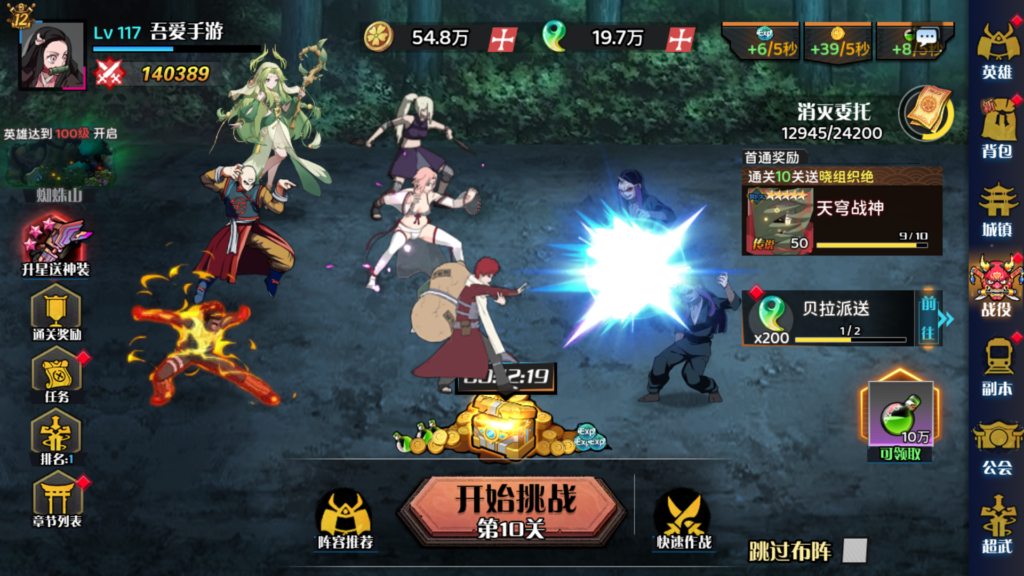Claim the green potion reward (可领取)
Screen dimensions: 1024x576
[899, 422]
